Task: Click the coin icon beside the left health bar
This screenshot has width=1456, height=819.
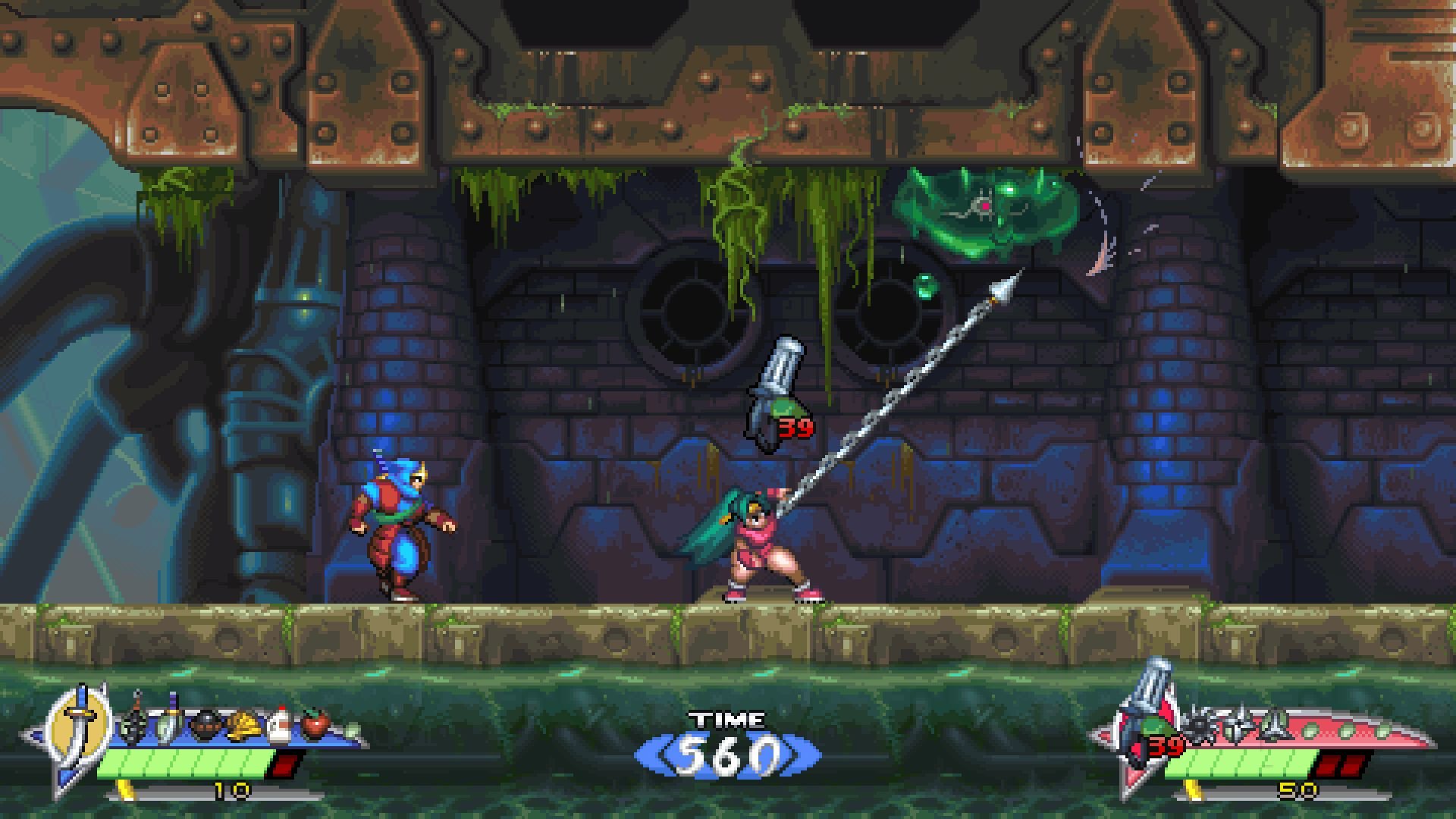Action: point(125,791)
